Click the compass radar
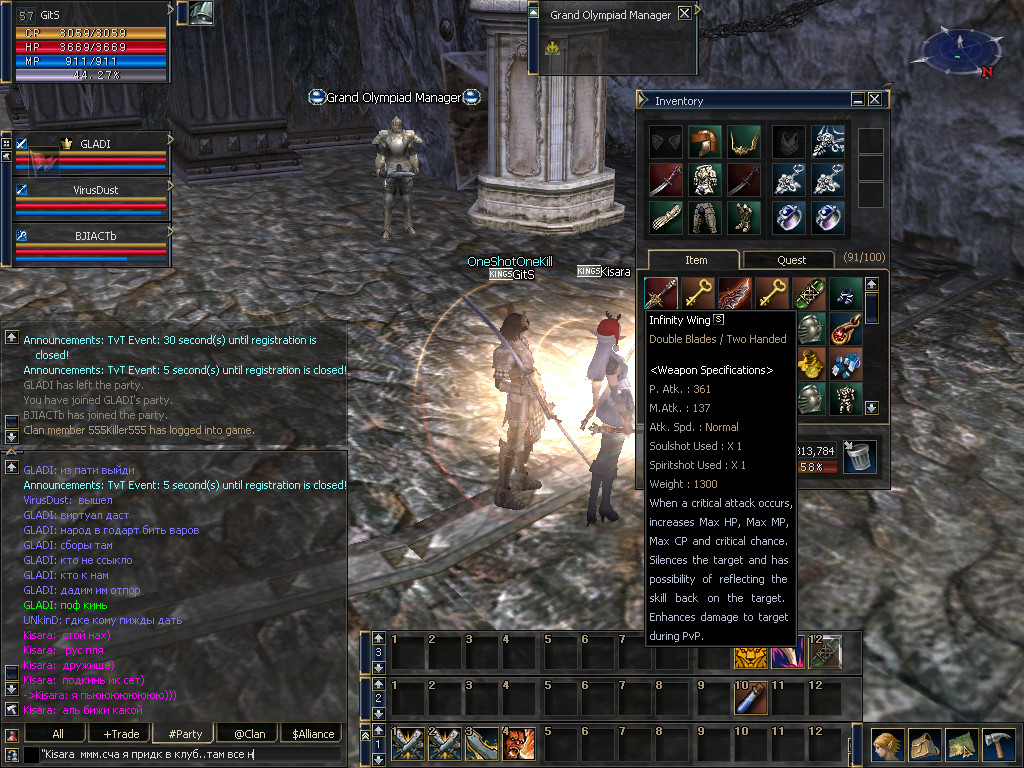This screenshot has height=768, width=1024. [958, 52]
